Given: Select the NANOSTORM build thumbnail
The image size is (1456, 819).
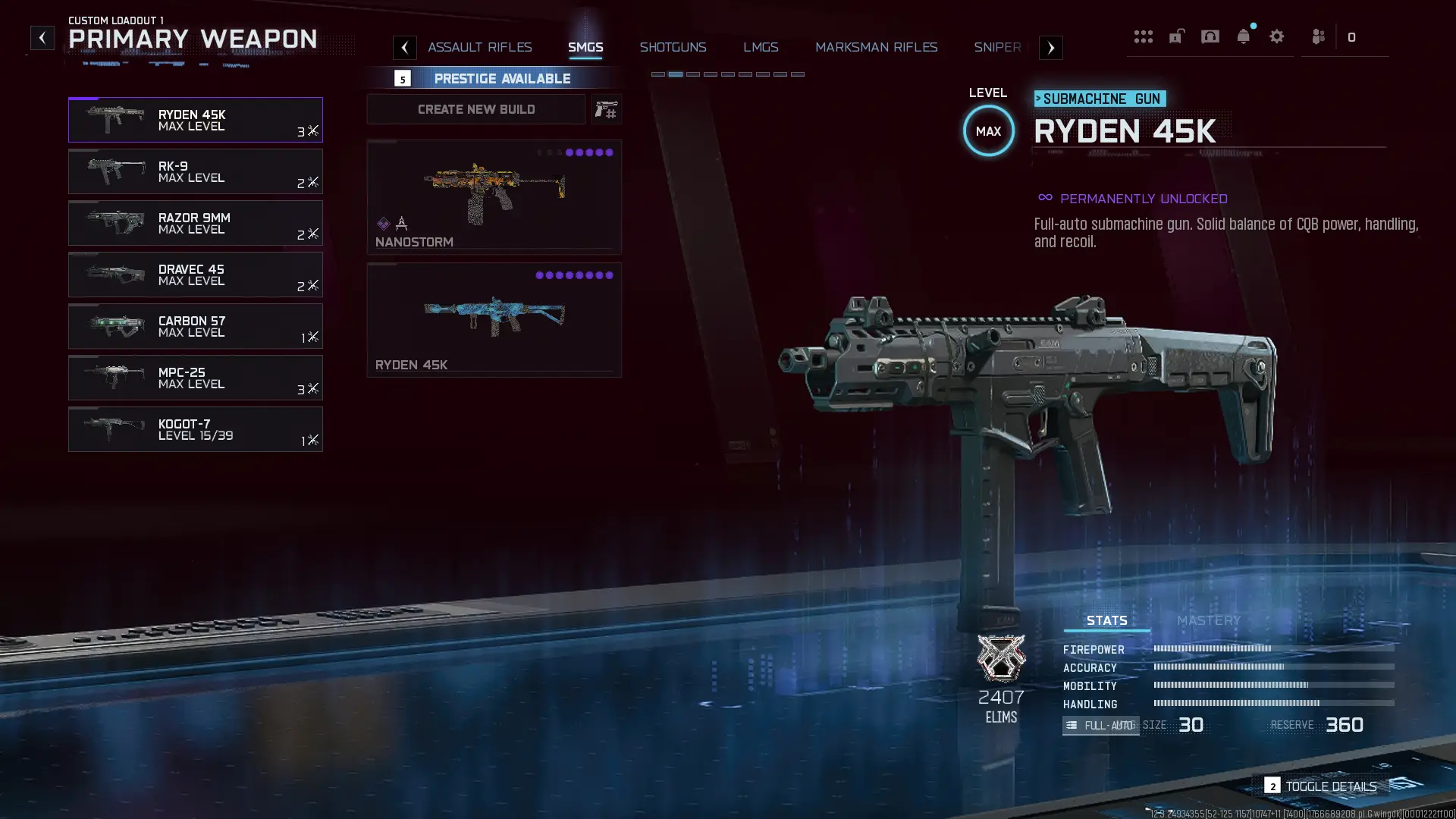Looking at the screenshot, I should (494, 193).
